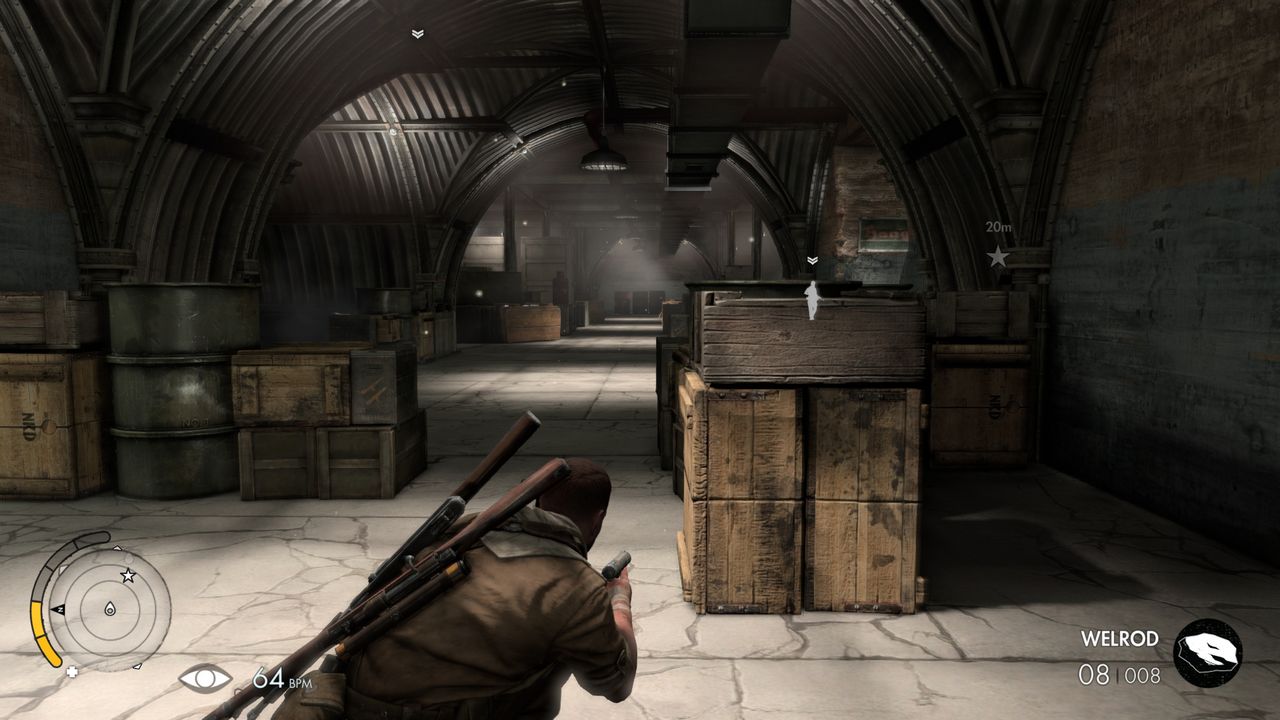Click the 20m star objective waypoint

point(998,257)
